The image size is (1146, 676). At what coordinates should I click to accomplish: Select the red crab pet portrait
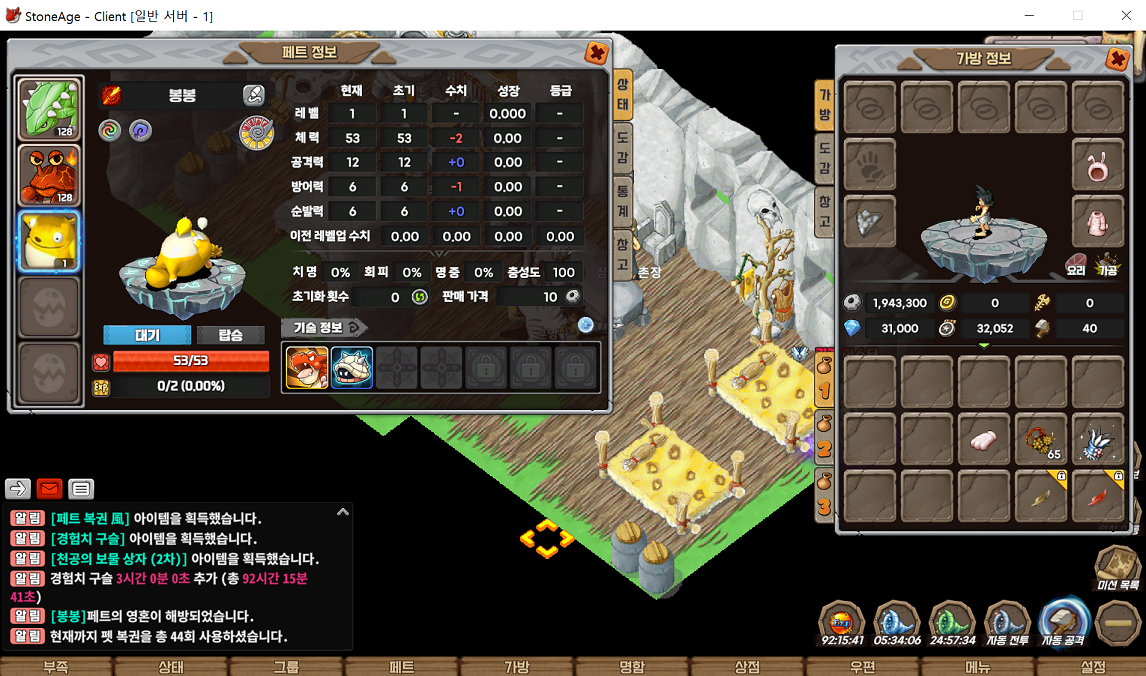coord(49,176)
